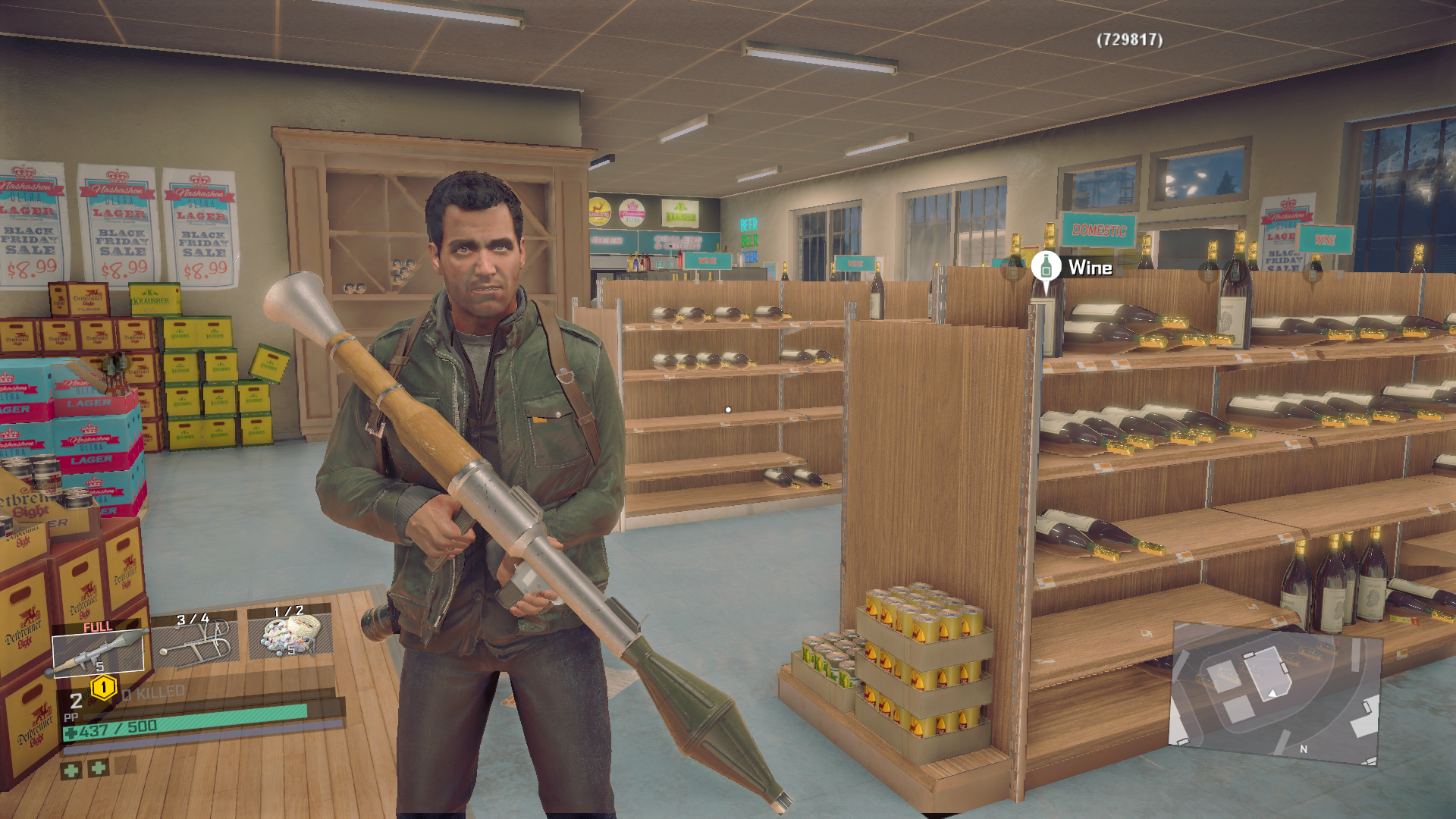Click the white player arrow on the minimap

pyautogui.click(x=1272, y=695)
